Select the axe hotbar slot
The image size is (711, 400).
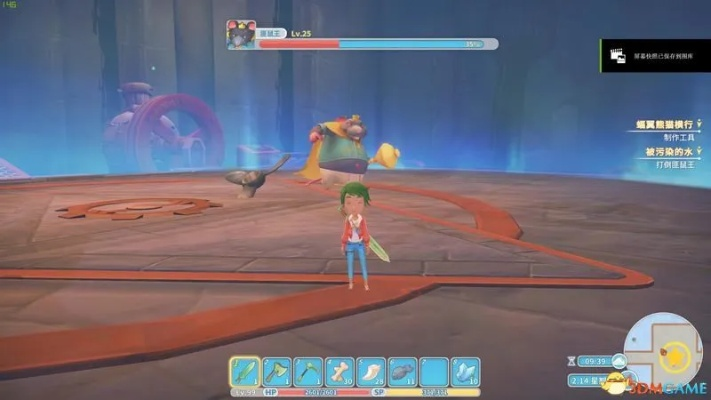276,371
